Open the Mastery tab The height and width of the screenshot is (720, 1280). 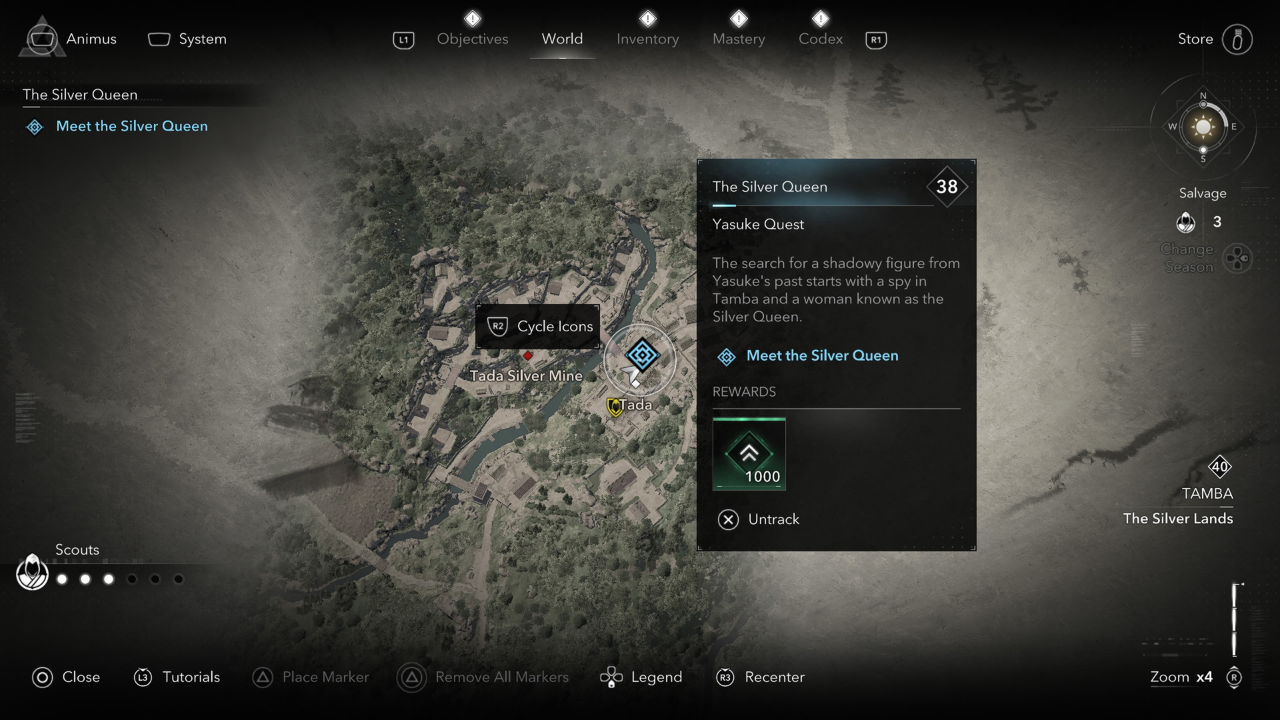pos(738,39)
